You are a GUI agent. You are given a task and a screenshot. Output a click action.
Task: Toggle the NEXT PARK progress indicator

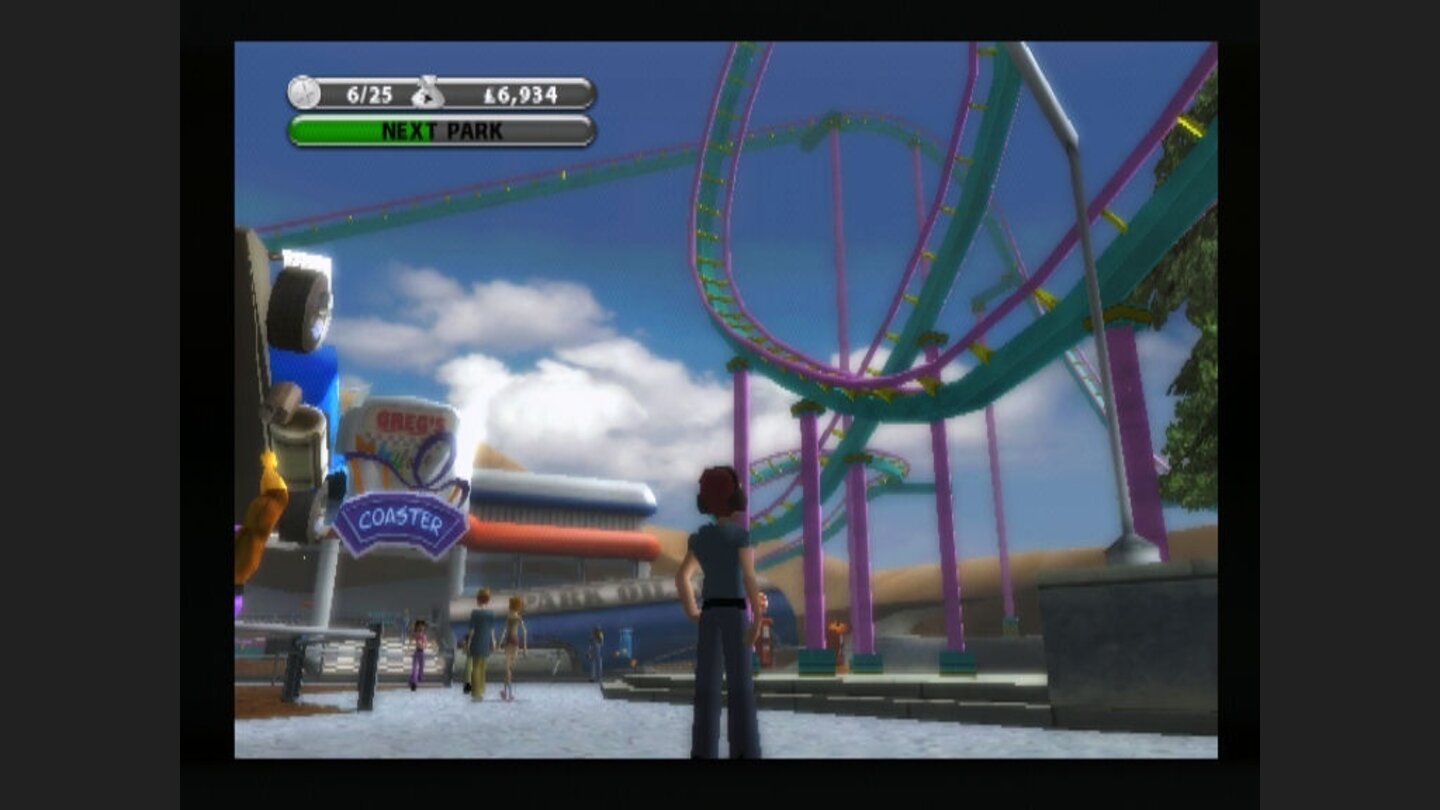442,131
